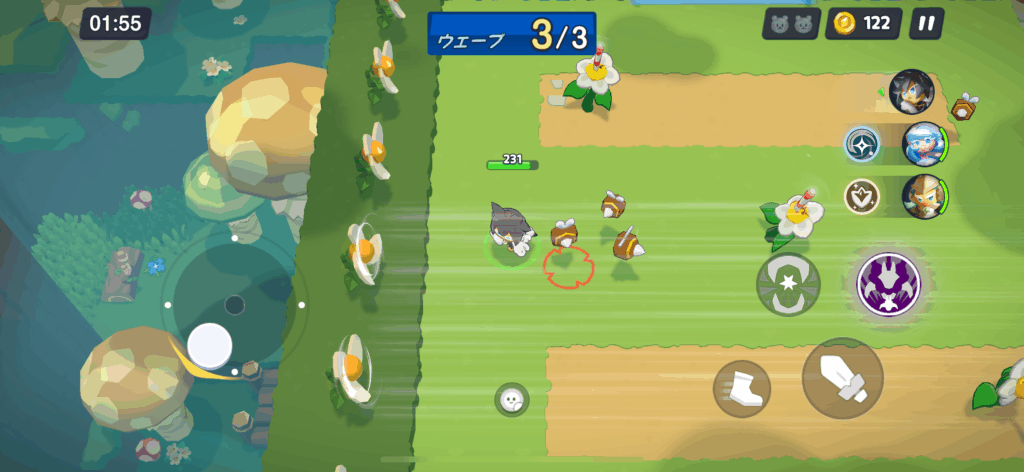Tap the sword attack button
Image resolution: width=1024 pixels, height=472 pixels.
pyautogui.click(x=842, y=378)
